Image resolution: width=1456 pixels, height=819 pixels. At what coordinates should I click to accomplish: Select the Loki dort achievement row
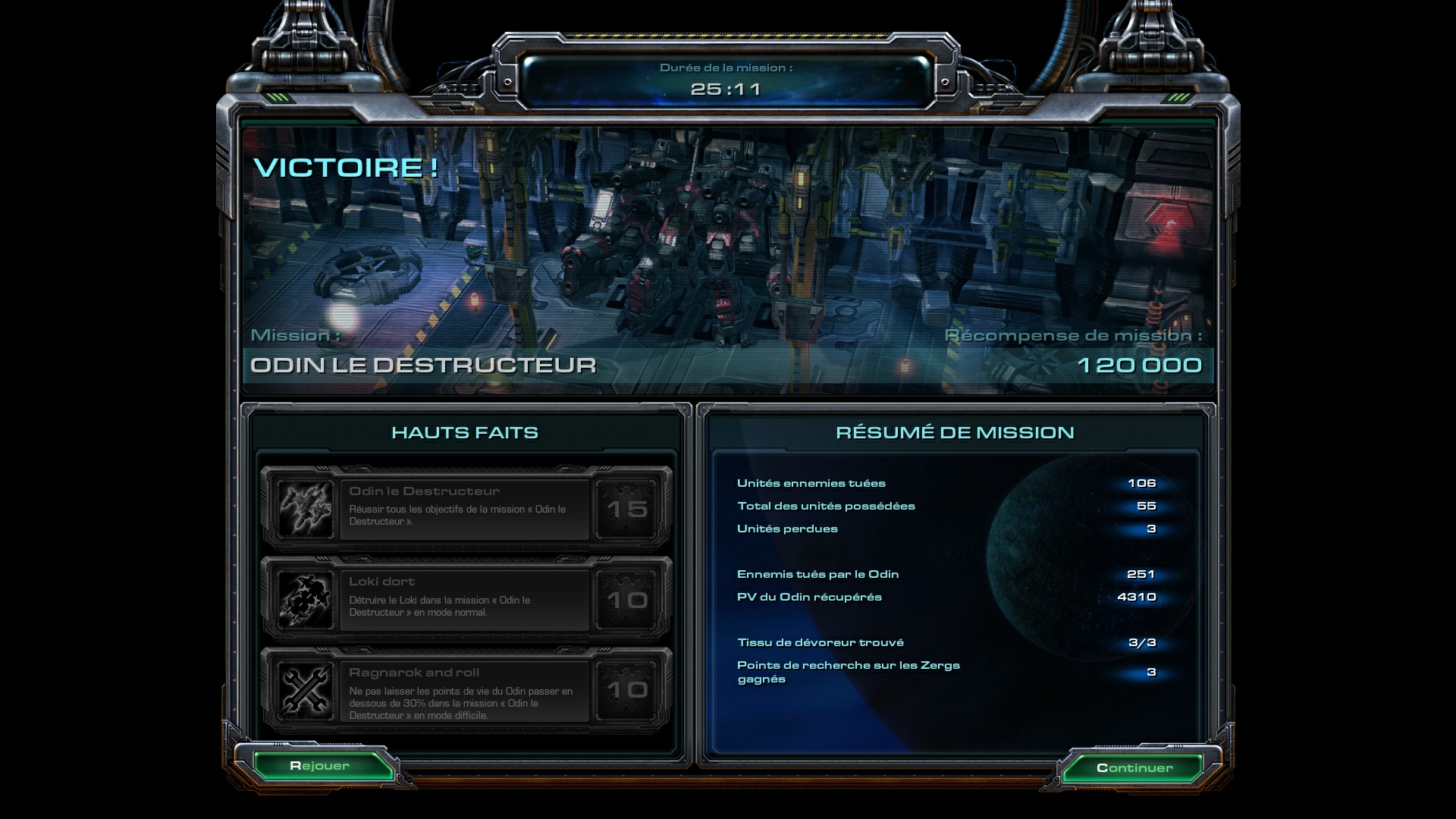click(465, 599)
